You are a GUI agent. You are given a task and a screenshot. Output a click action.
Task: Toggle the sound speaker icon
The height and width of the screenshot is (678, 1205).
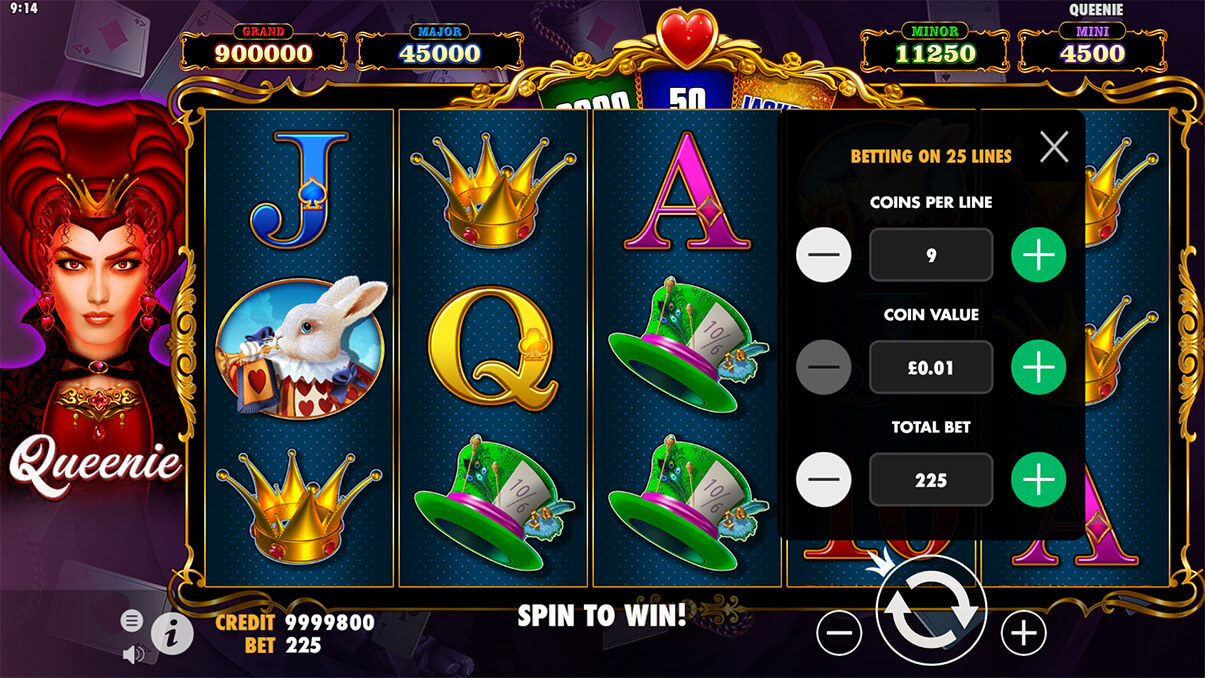point(131,654)
